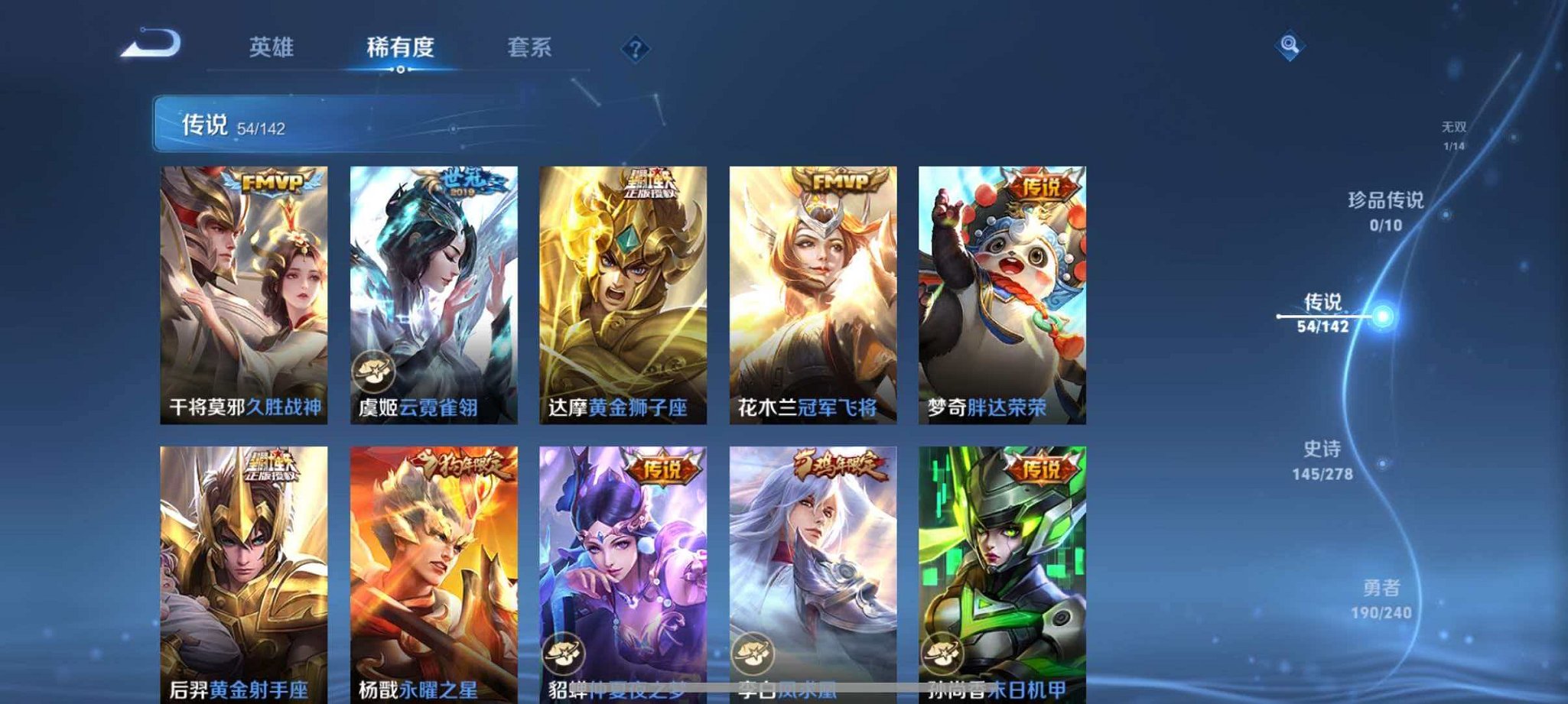
Task: Switch to the 套系 tab
Action: [x=530, y=47]
